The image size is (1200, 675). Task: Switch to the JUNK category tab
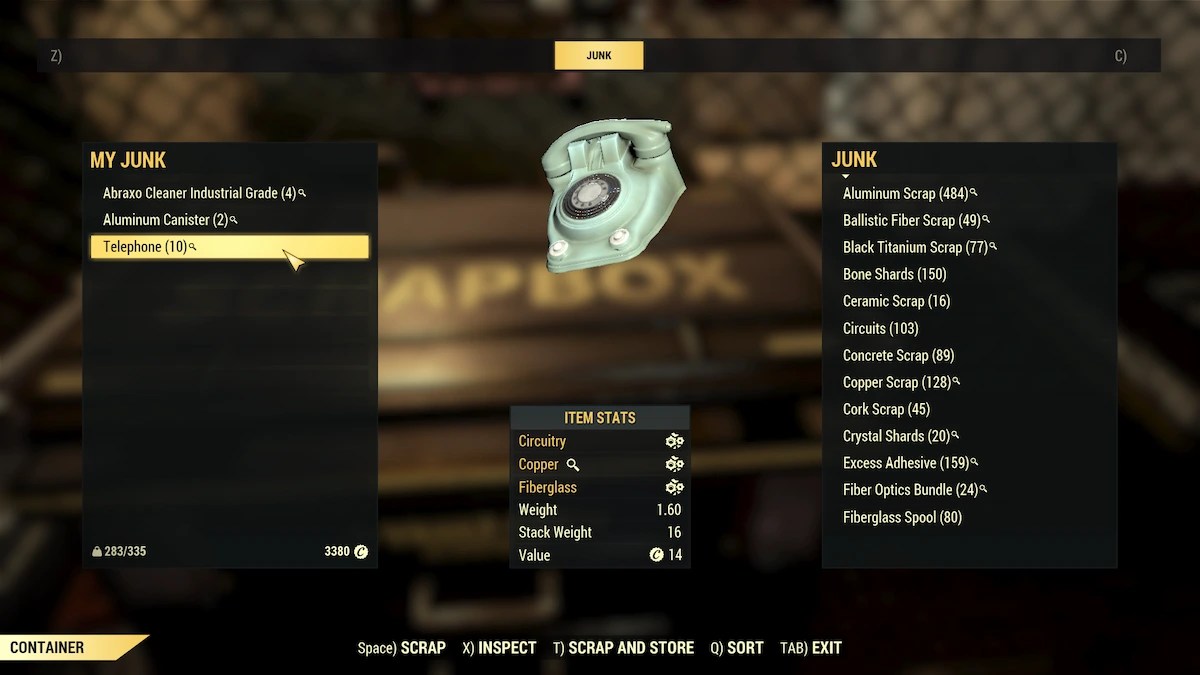pos(599,56)
